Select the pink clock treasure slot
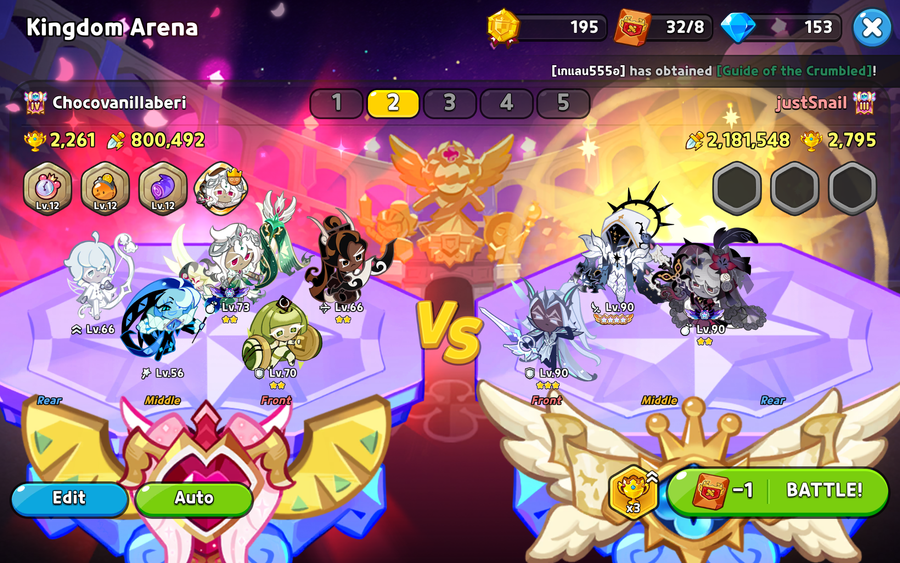 tap(47, 187)
